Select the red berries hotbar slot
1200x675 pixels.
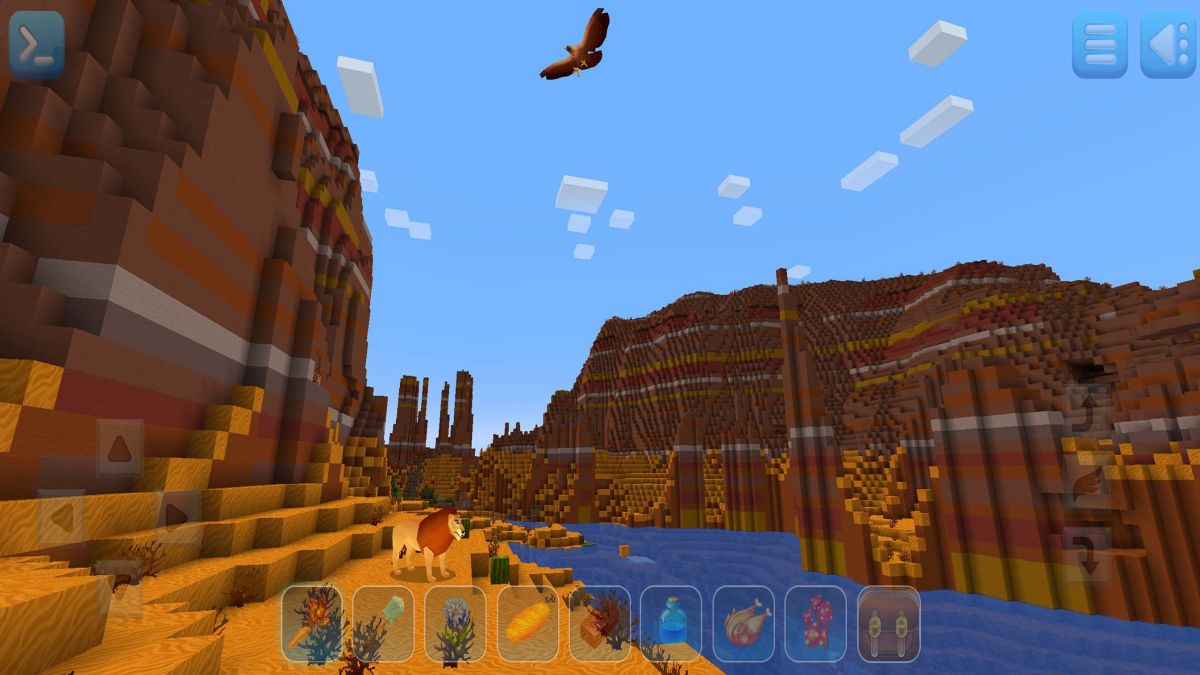(816, 623)
